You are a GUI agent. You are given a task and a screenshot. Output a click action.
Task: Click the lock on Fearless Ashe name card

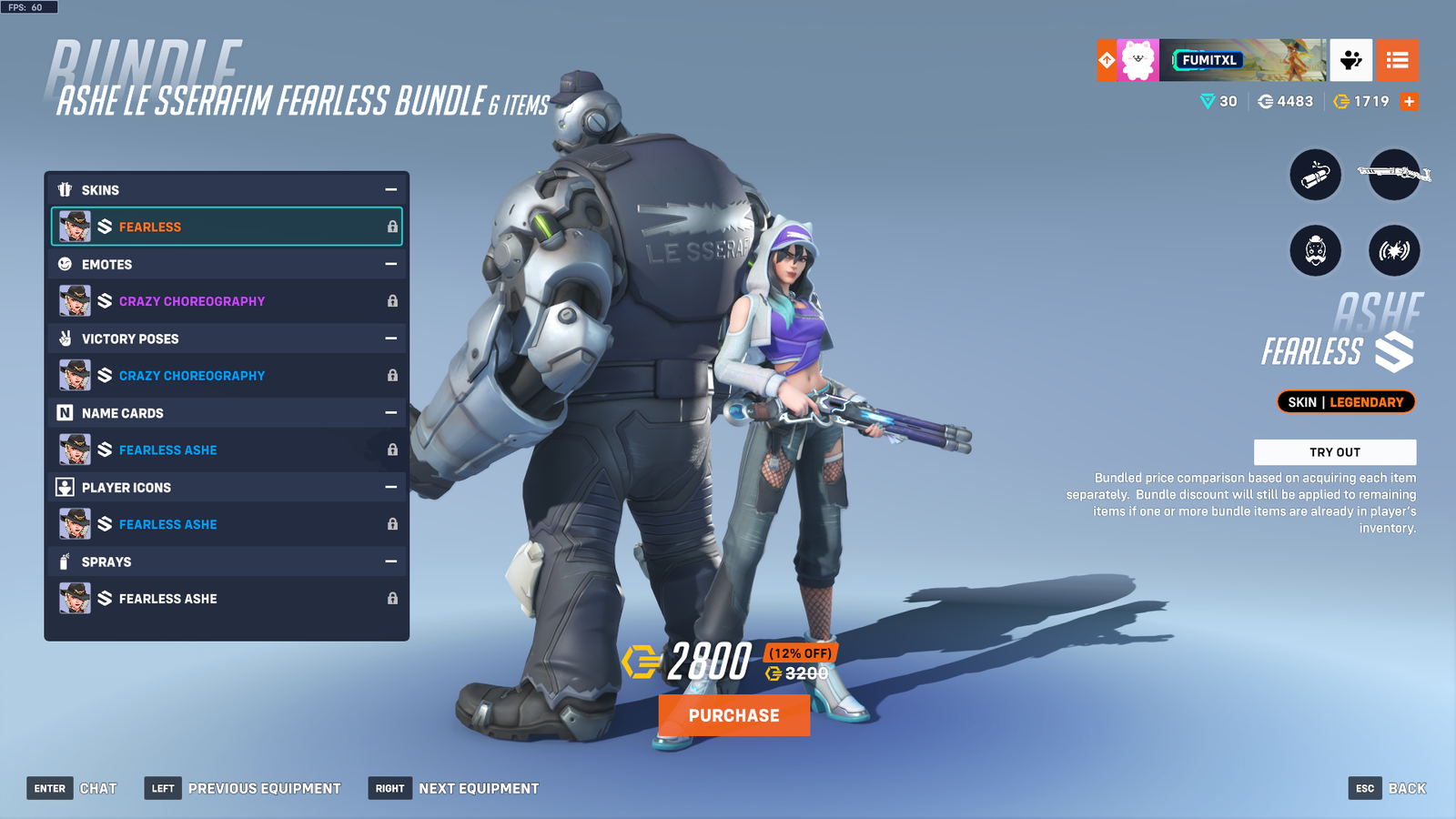(x=392, y=450)
